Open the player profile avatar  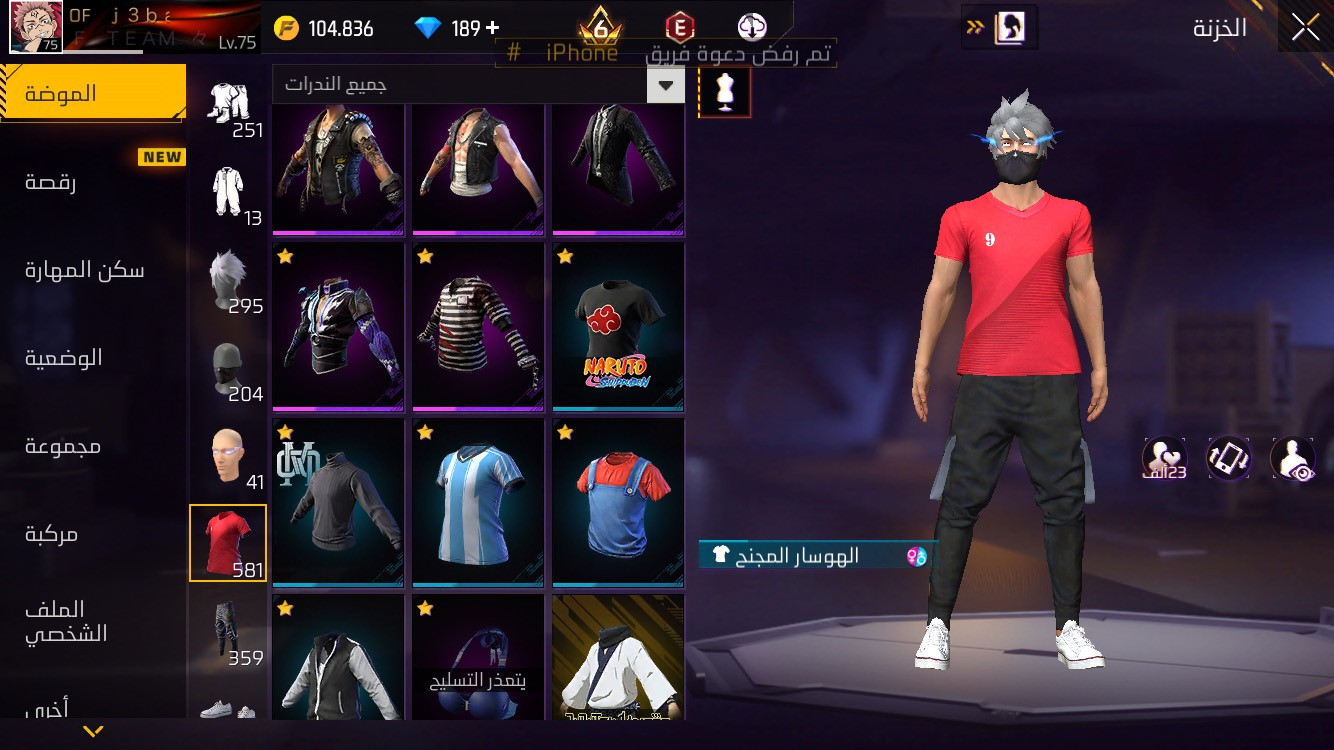36,27
